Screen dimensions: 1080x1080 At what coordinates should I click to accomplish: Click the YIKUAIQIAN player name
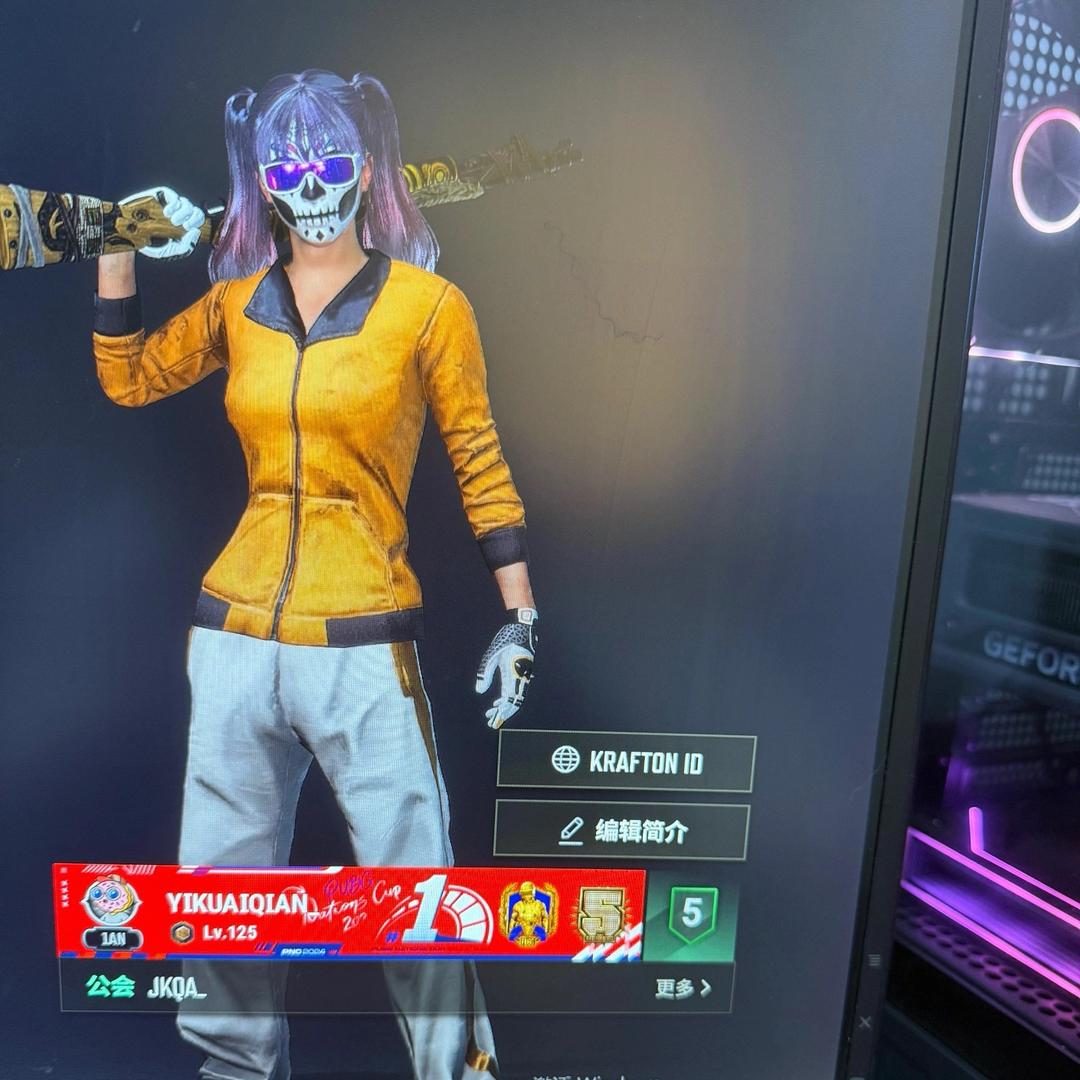[x=236, y=902]
